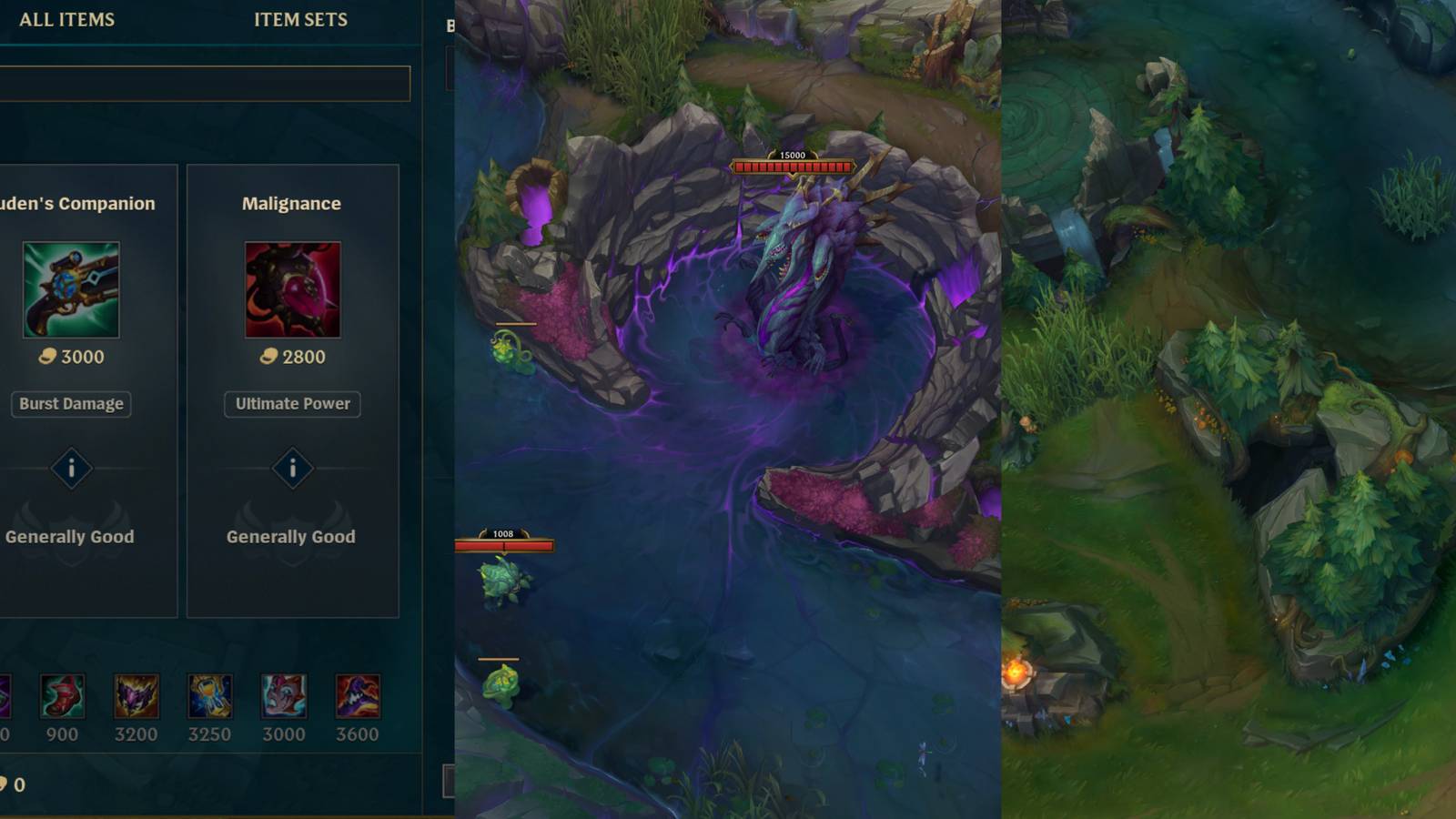Screen dimensions: 1456x819
Task: Click the Ultimate Power tag under Malignance
Action: 292,404
